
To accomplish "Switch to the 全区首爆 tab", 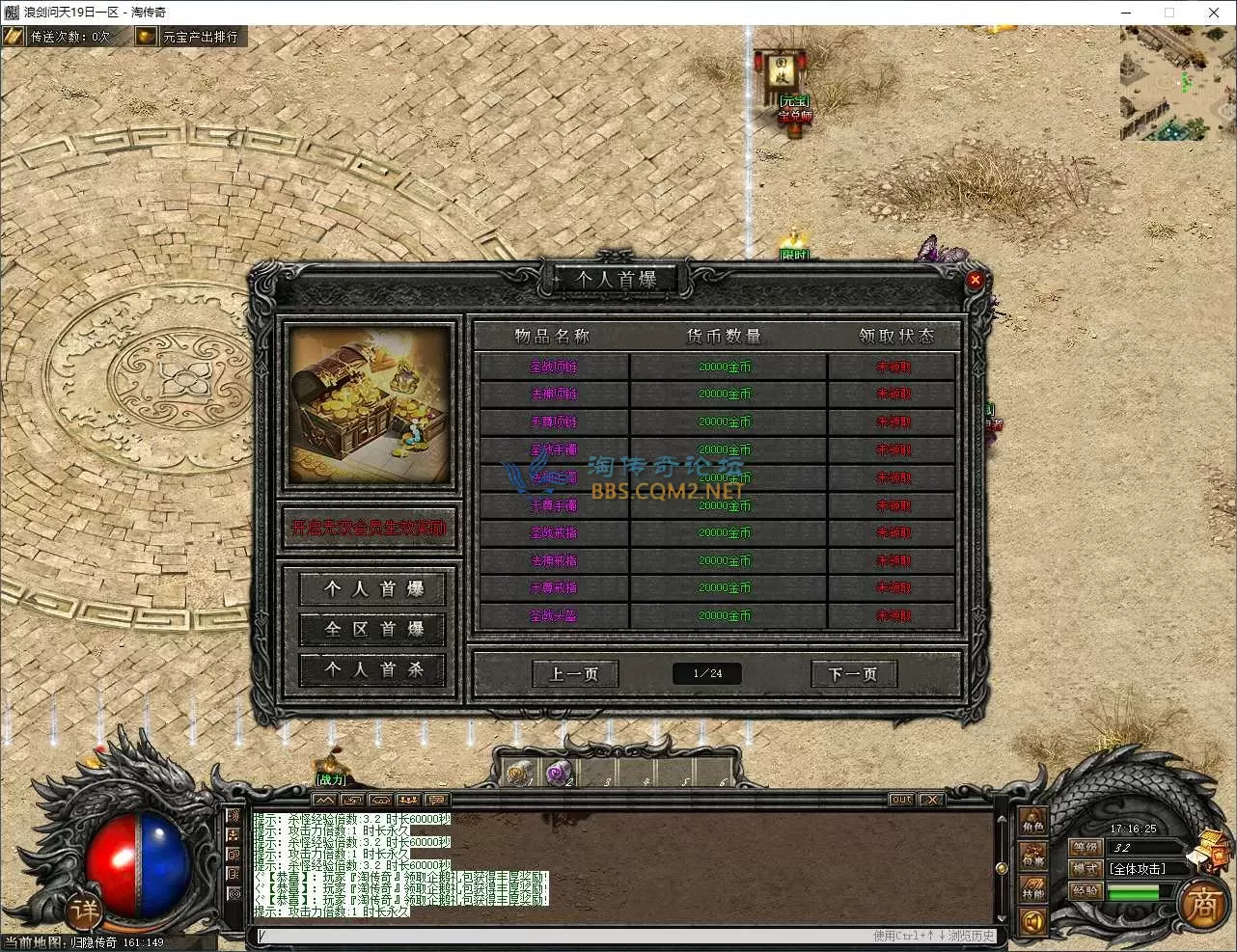I will [x=373, y=629].
